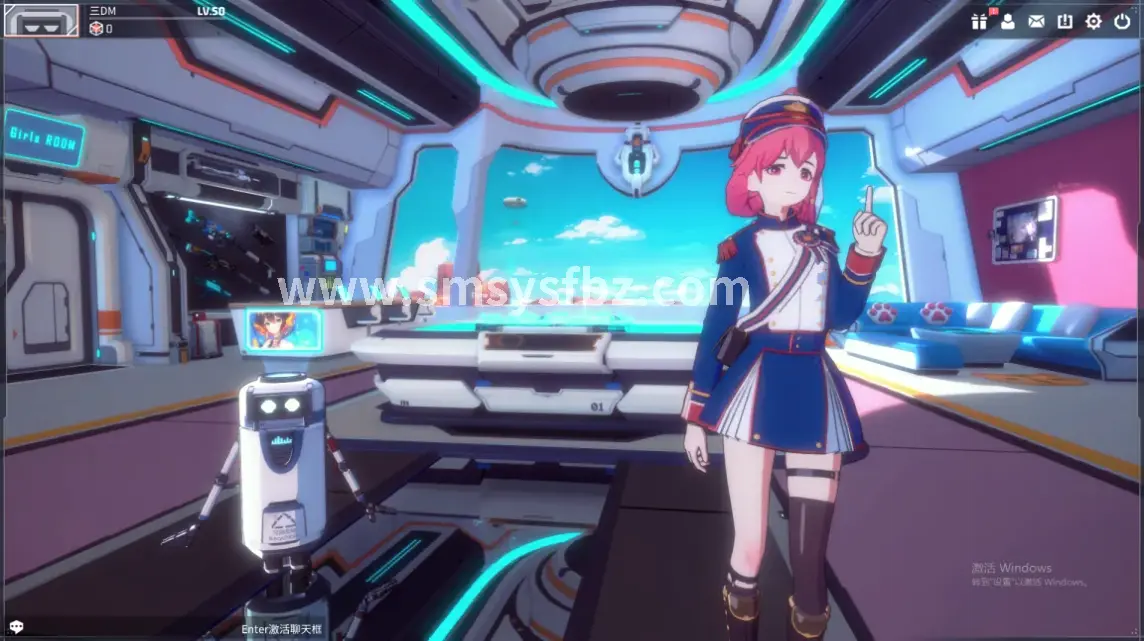The image size is (1144, 641).
Task: Click the power exit icon
Action: point(1122,21)
